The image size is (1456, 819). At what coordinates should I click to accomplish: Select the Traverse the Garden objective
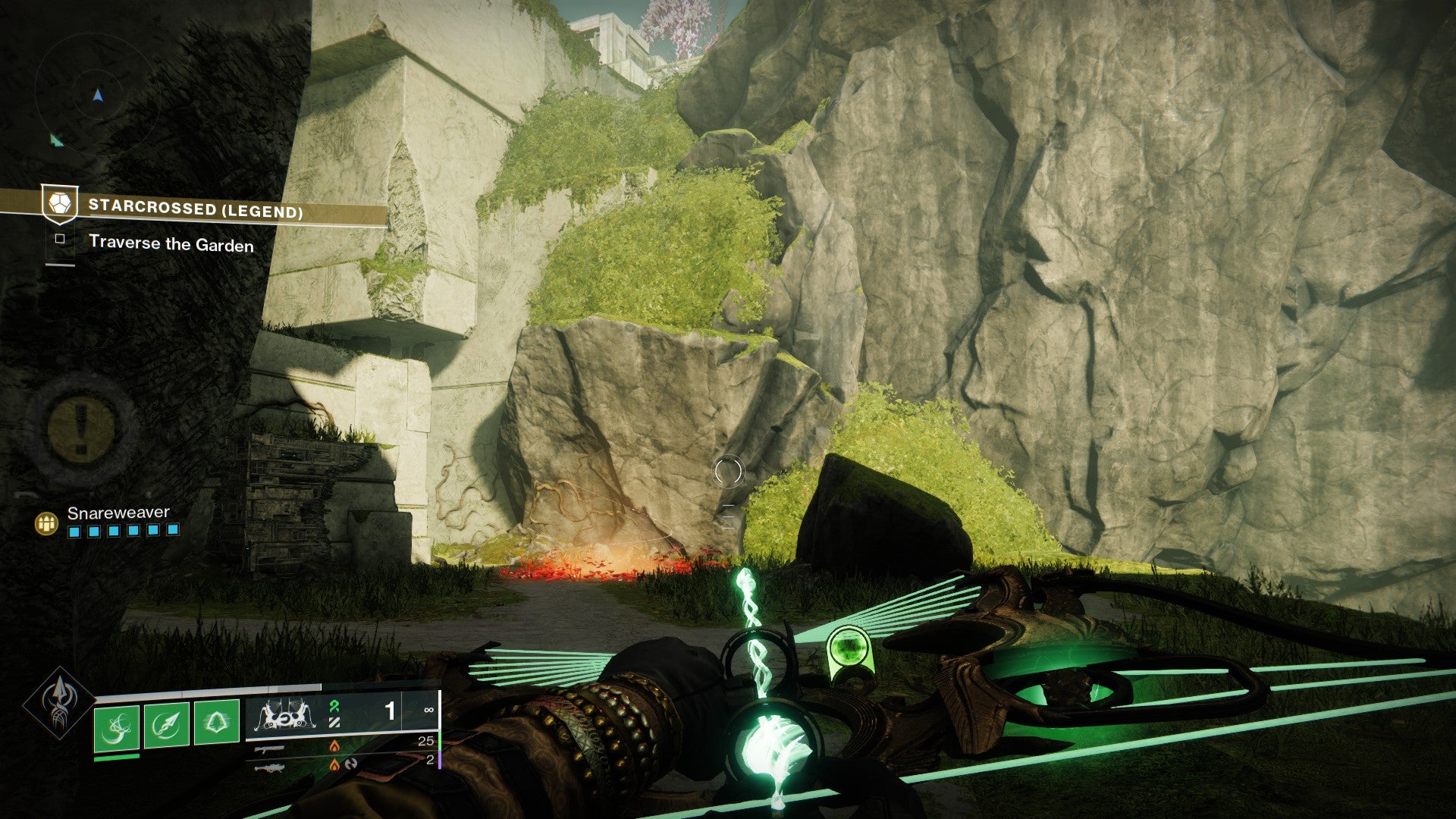[171, 243]
